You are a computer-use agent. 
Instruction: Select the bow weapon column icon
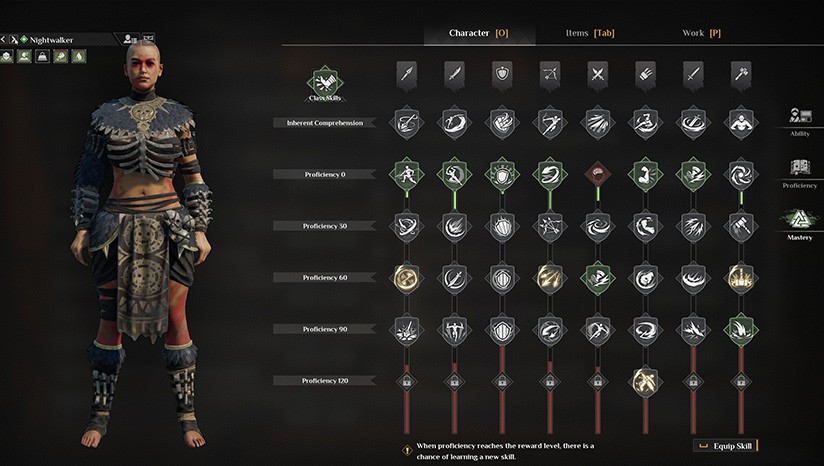tap(549, 73)
